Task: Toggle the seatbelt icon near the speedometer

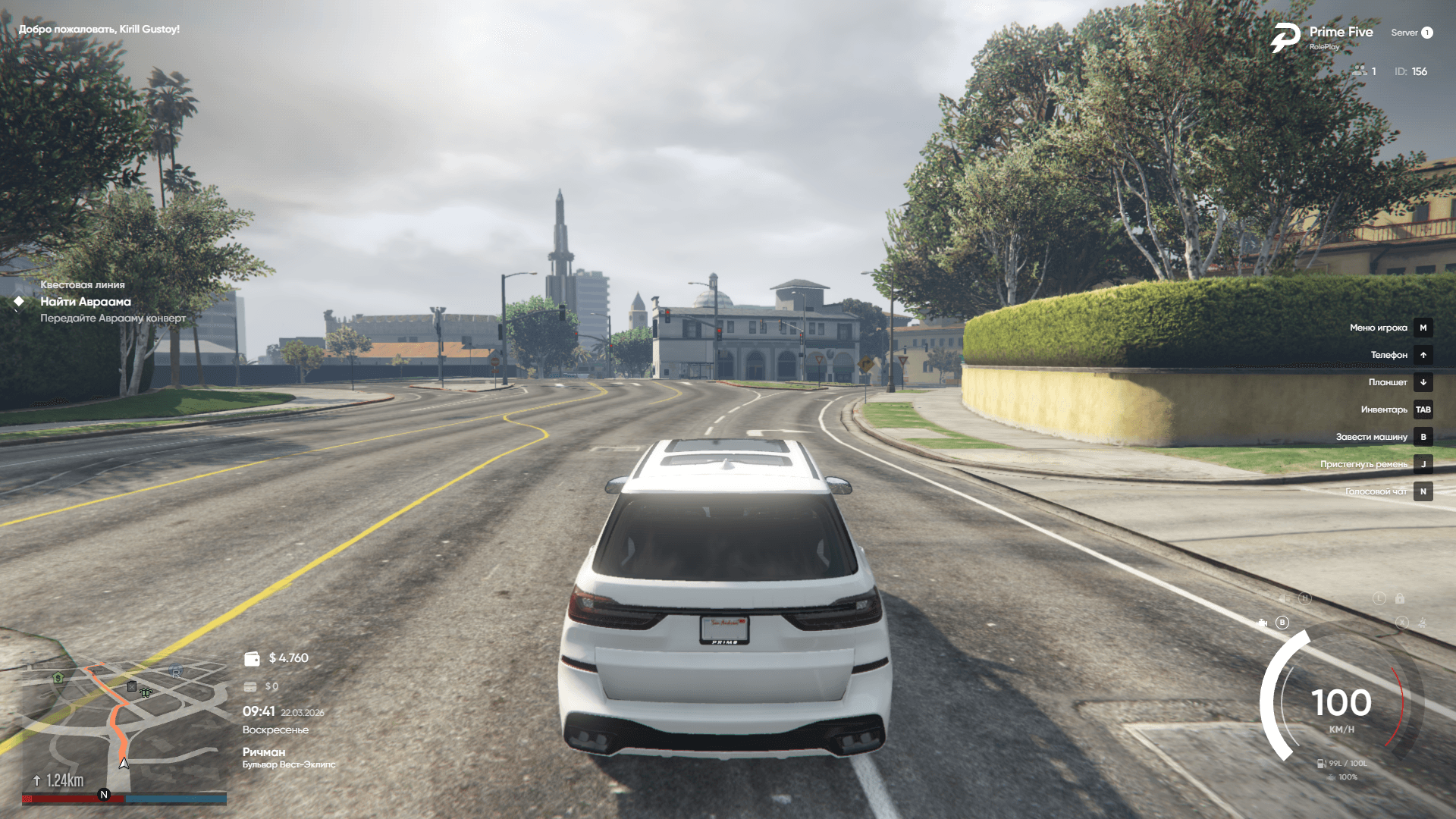Action: (1423, 623)
